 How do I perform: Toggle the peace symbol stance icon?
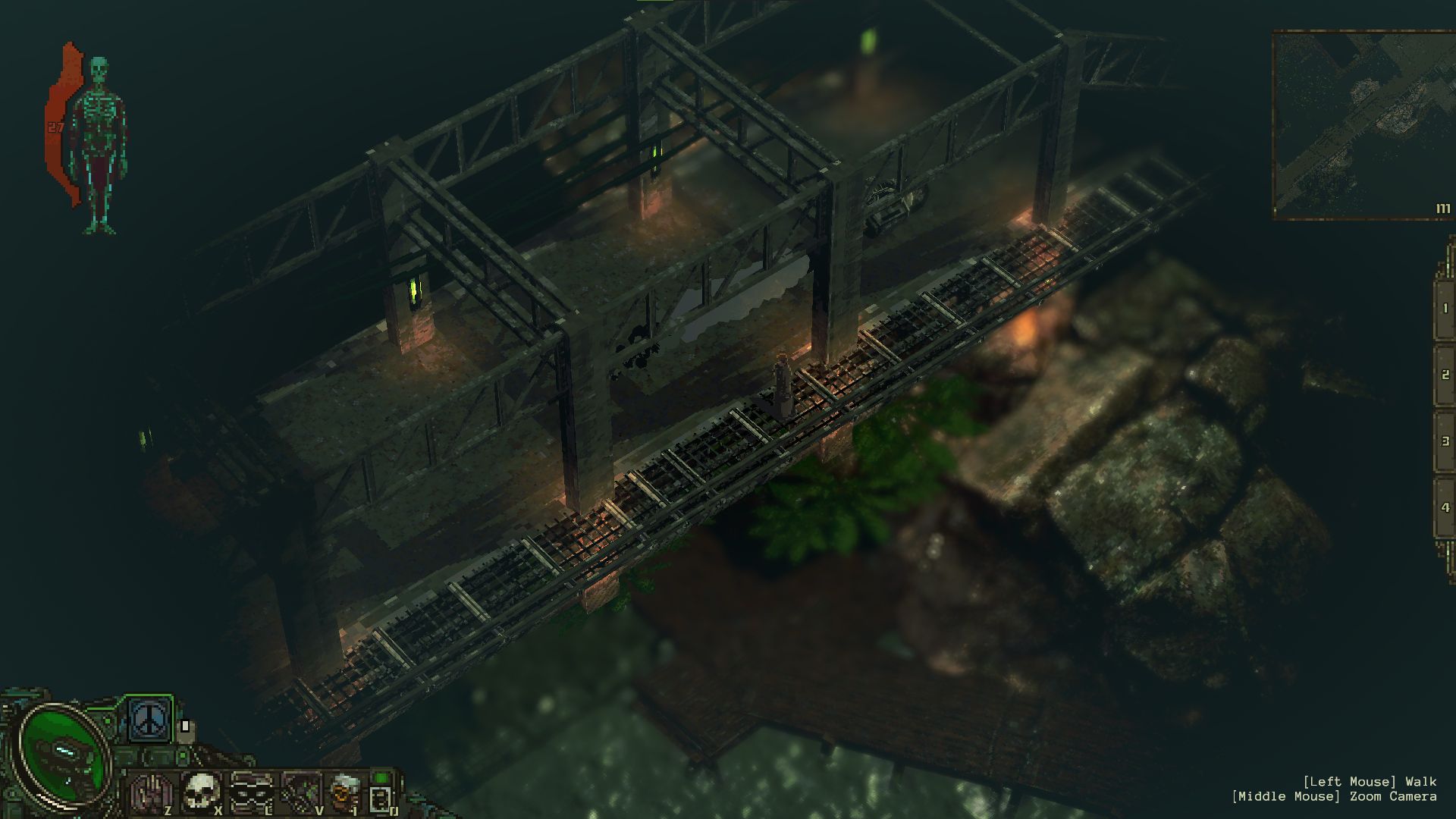149,720
